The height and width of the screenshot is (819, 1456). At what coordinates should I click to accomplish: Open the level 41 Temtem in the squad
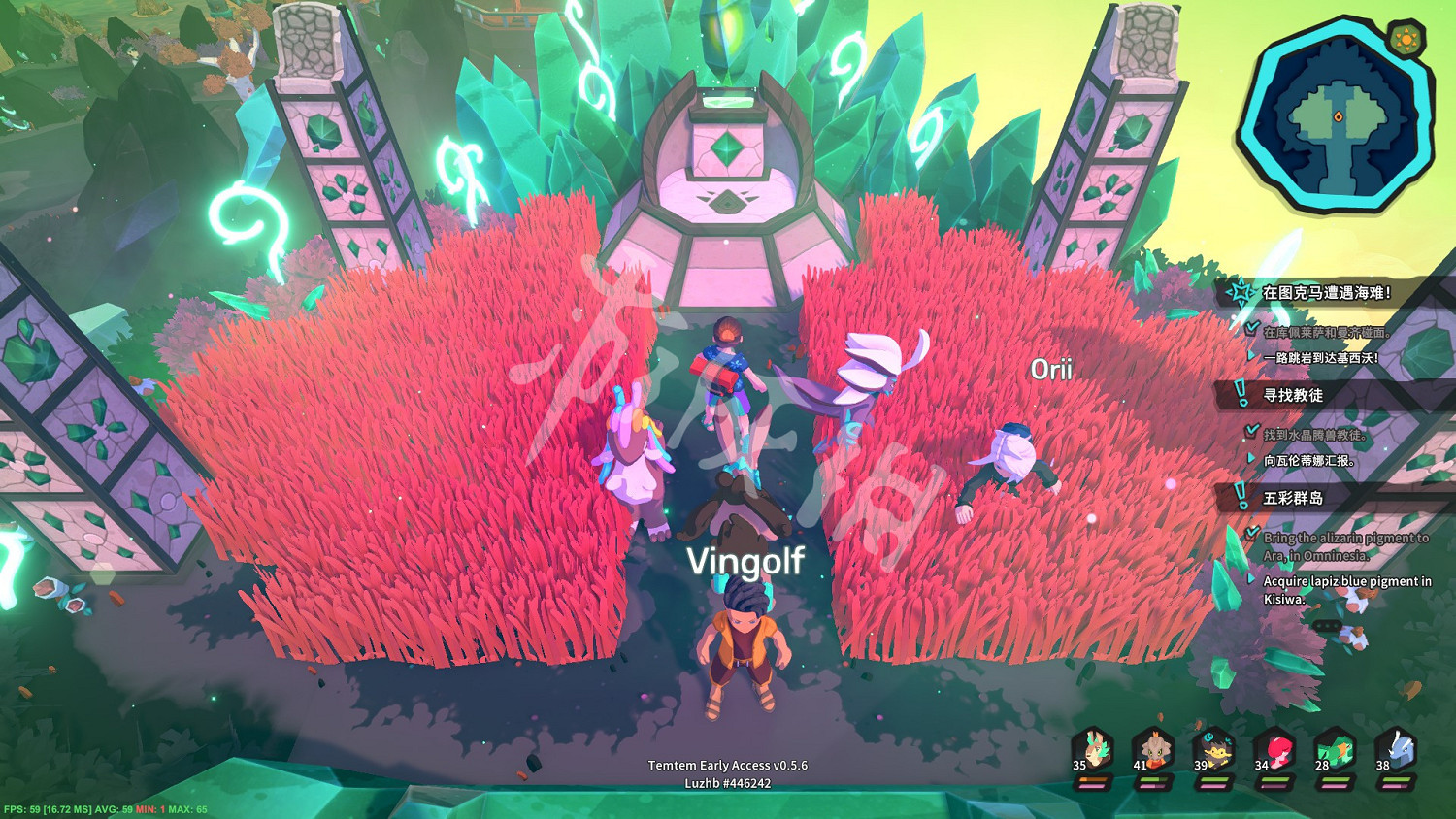point(1155,748)
